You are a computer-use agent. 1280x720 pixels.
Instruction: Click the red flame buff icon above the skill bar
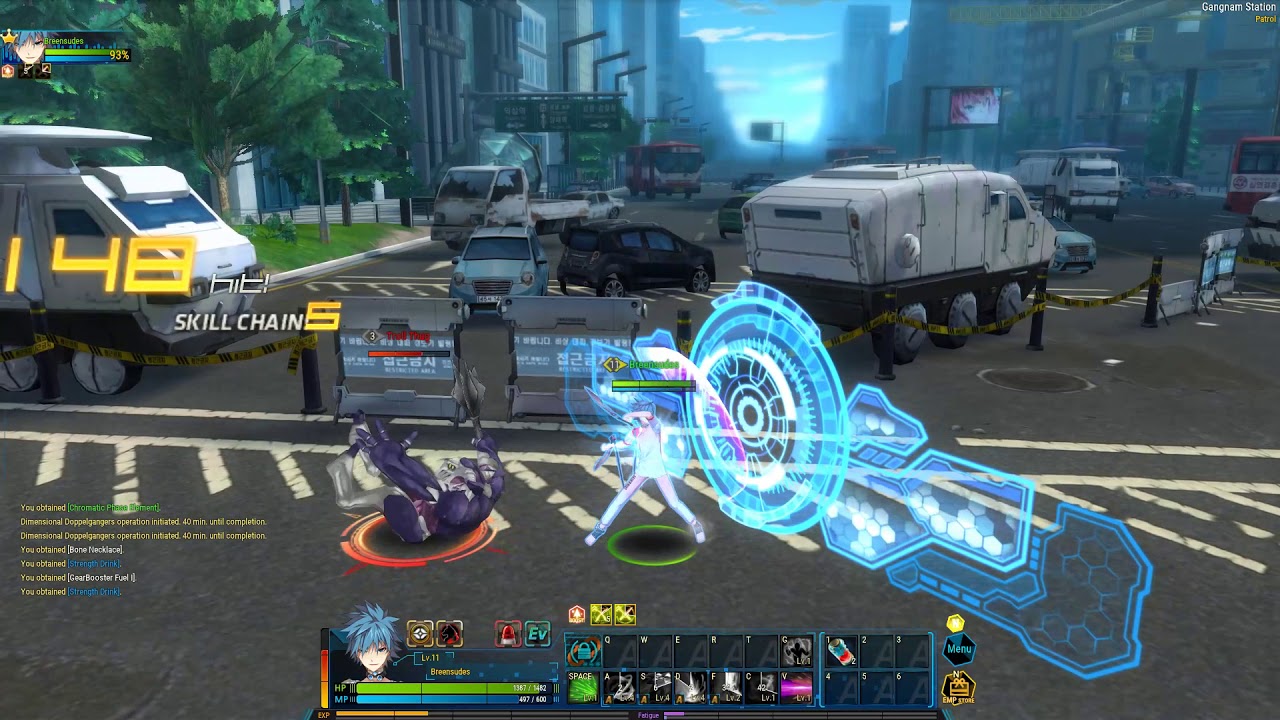point(577,614)
